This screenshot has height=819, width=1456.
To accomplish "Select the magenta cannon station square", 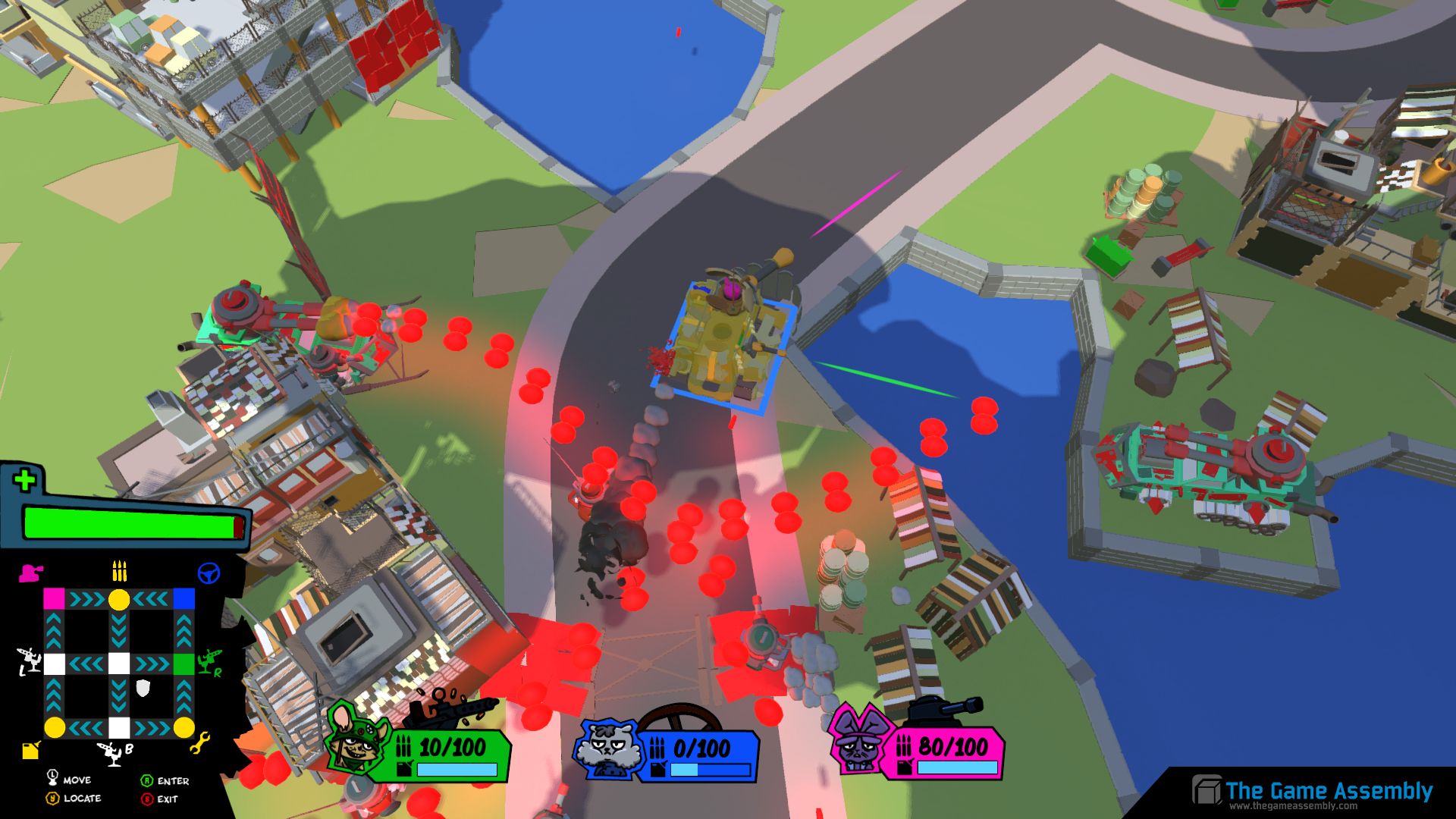I will pos(54,599).
